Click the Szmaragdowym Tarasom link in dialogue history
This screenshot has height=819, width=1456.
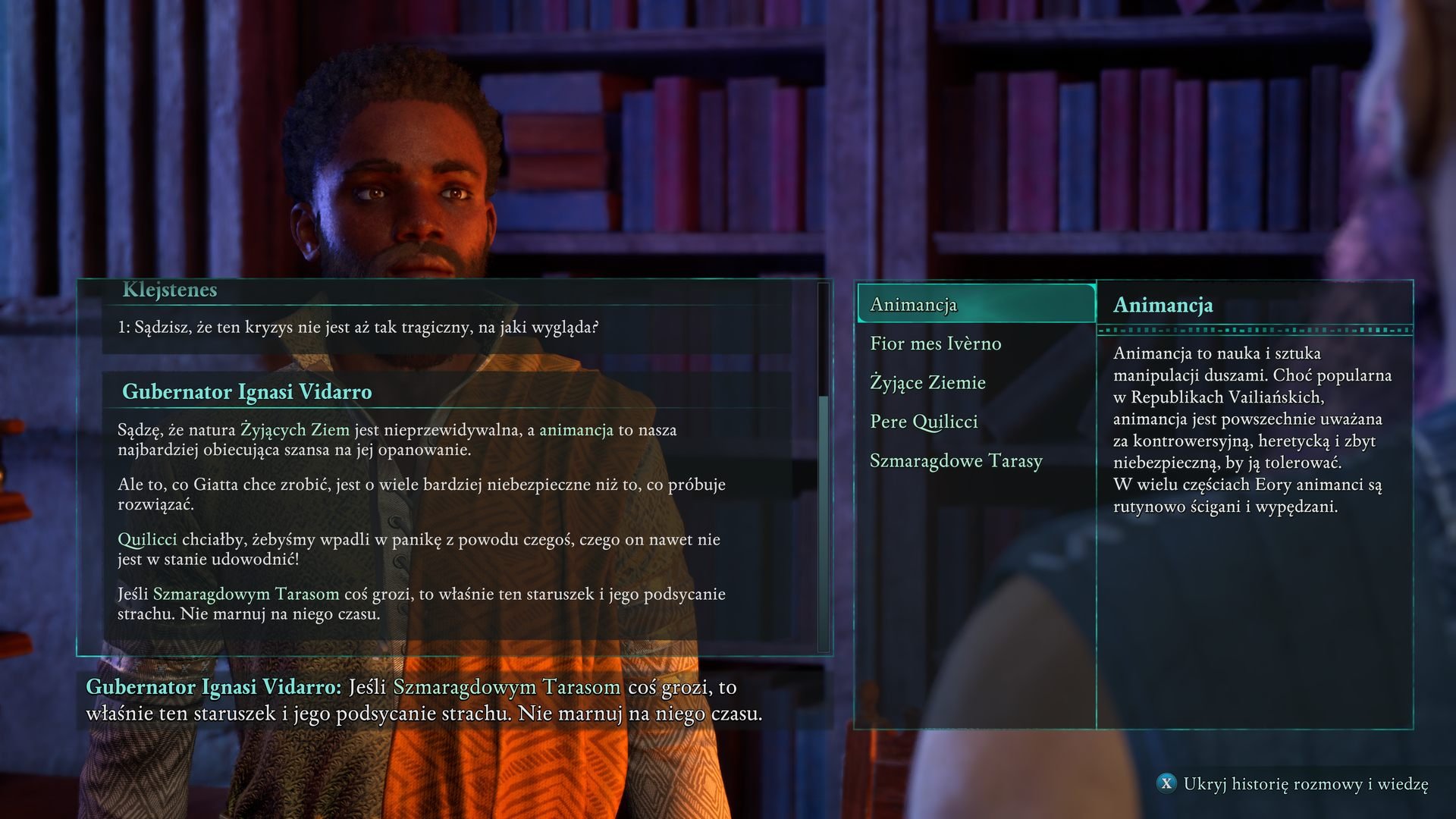(x=246, y=594)
